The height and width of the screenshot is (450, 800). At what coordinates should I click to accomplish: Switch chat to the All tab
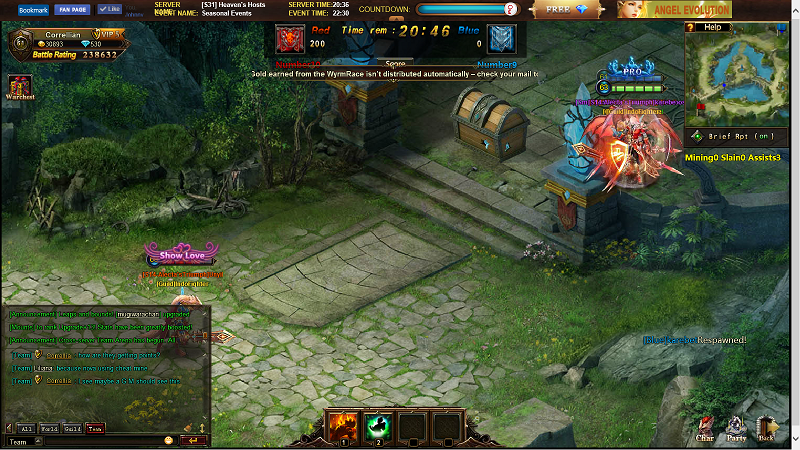pos(28,429)
